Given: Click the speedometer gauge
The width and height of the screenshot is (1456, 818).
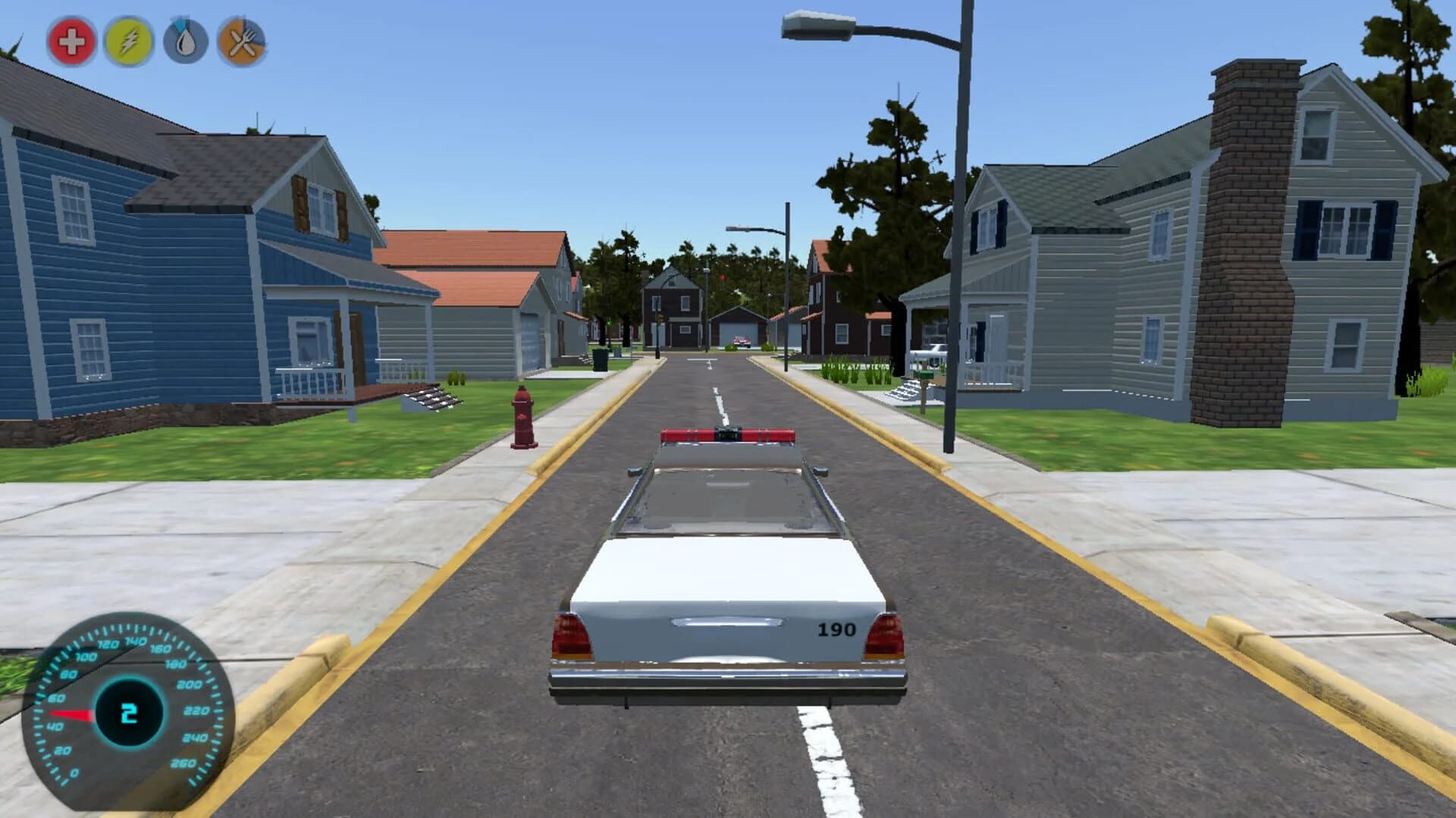Looking at the screenshot, I should point(130,709).
